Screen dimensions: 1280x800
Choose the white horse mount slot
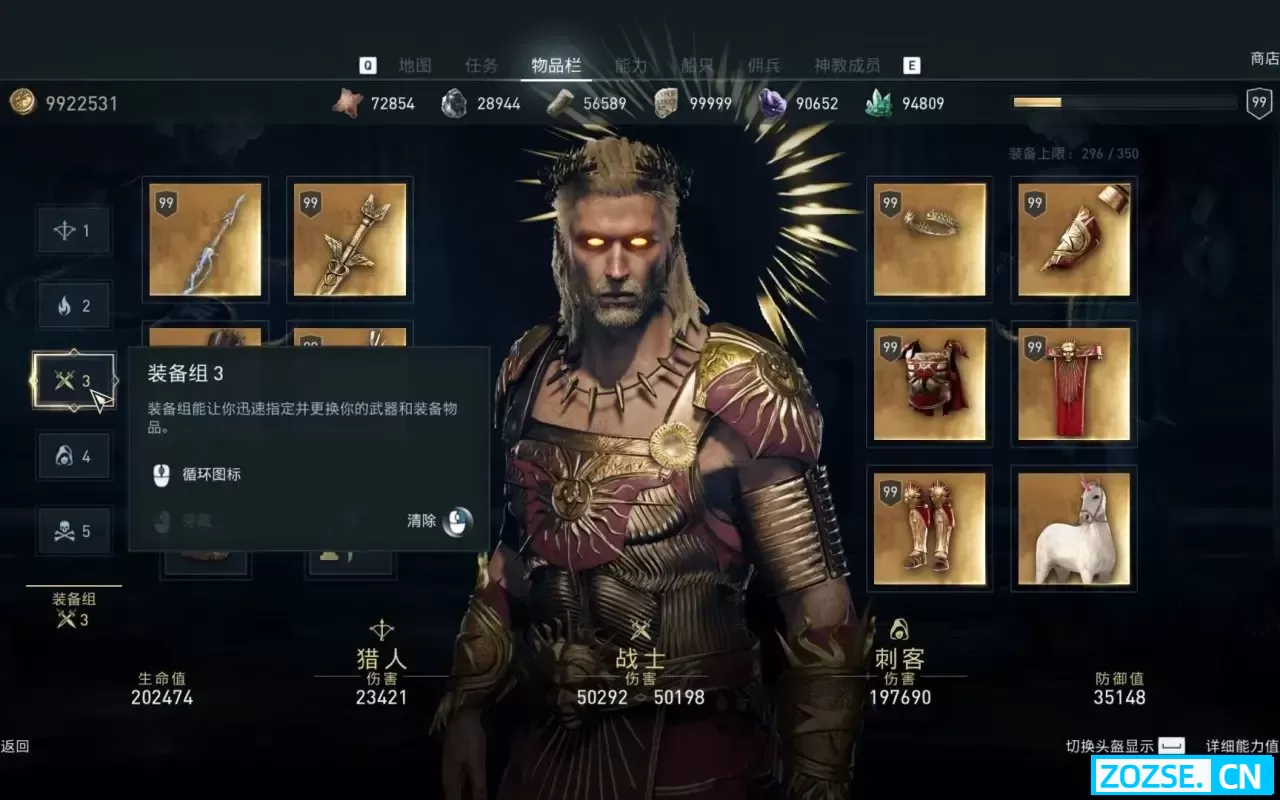[x=1074, y=528]
